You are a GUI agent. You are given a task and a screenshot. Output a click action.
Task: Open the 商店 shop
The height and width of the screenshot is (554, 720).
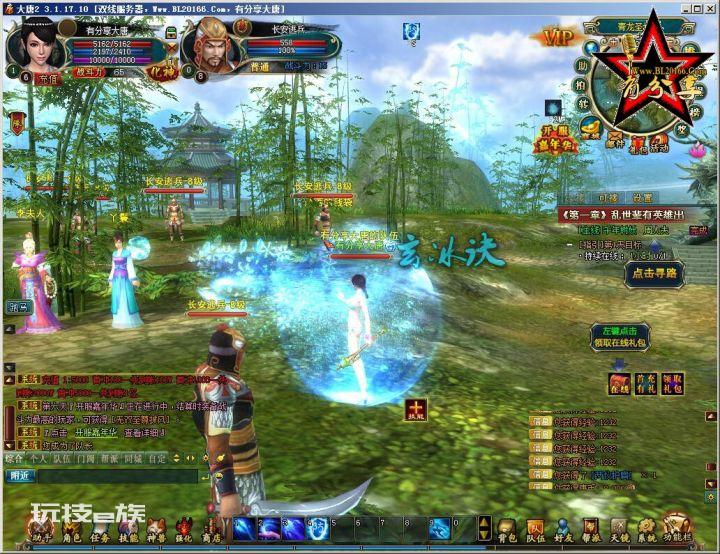pos(212,530)
